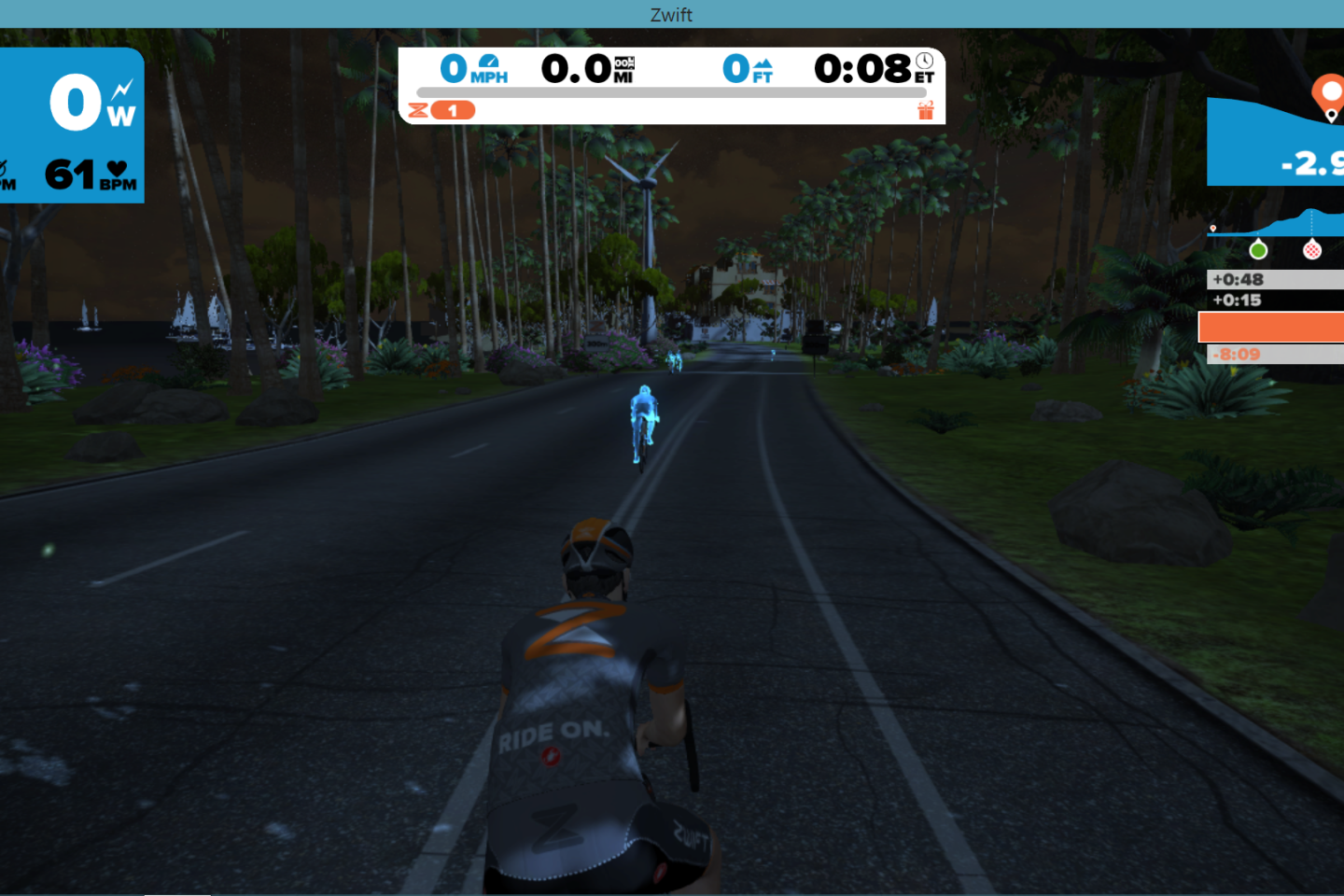The height and width of the screenshot is (896, 1344).
Task: Open the orange level 1 badge
Action: 453,111
